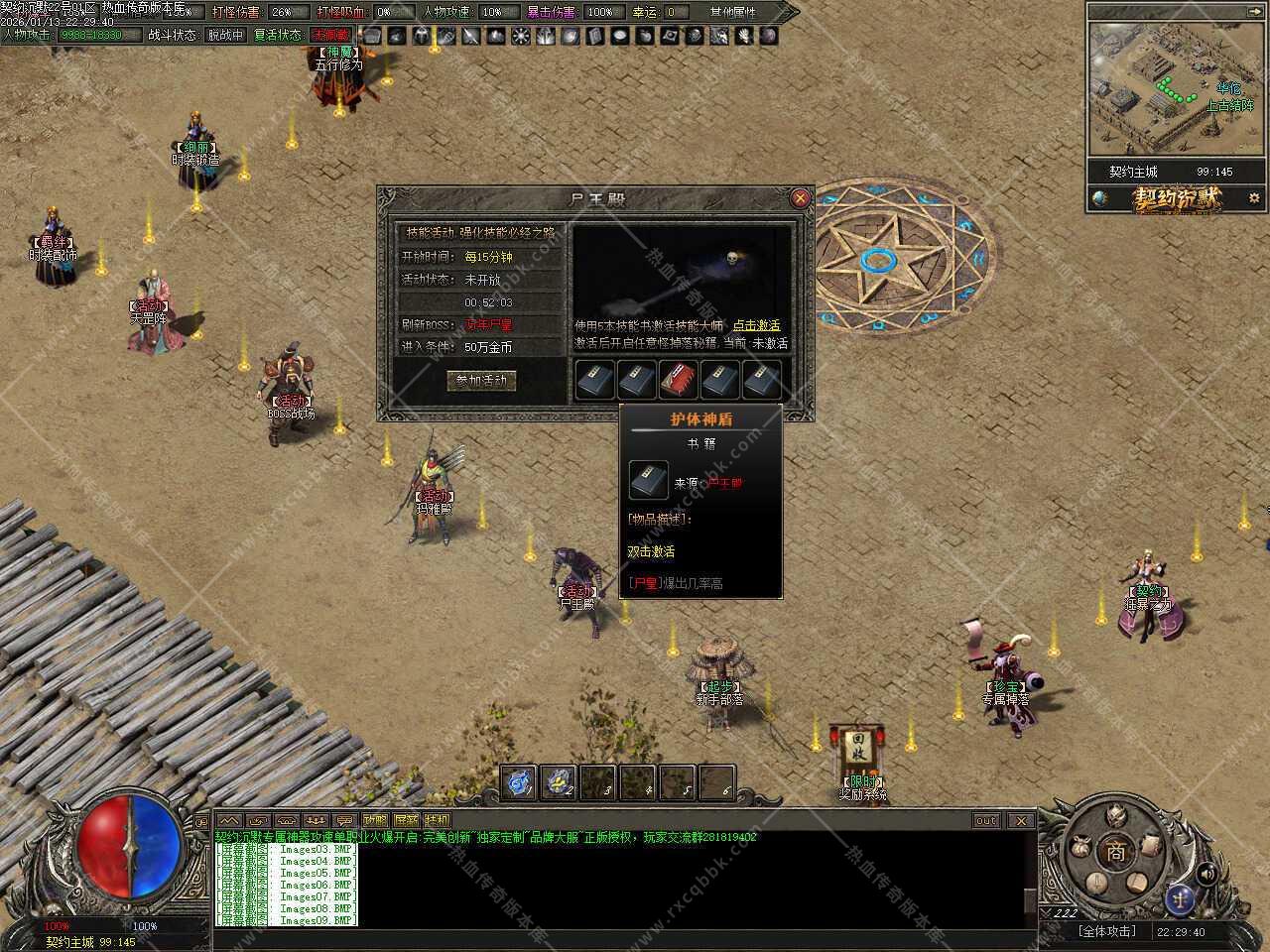The image size is (1270, 952).
Task: Use the blue skill in hotbar slot 1
Action: click(519, 782)
